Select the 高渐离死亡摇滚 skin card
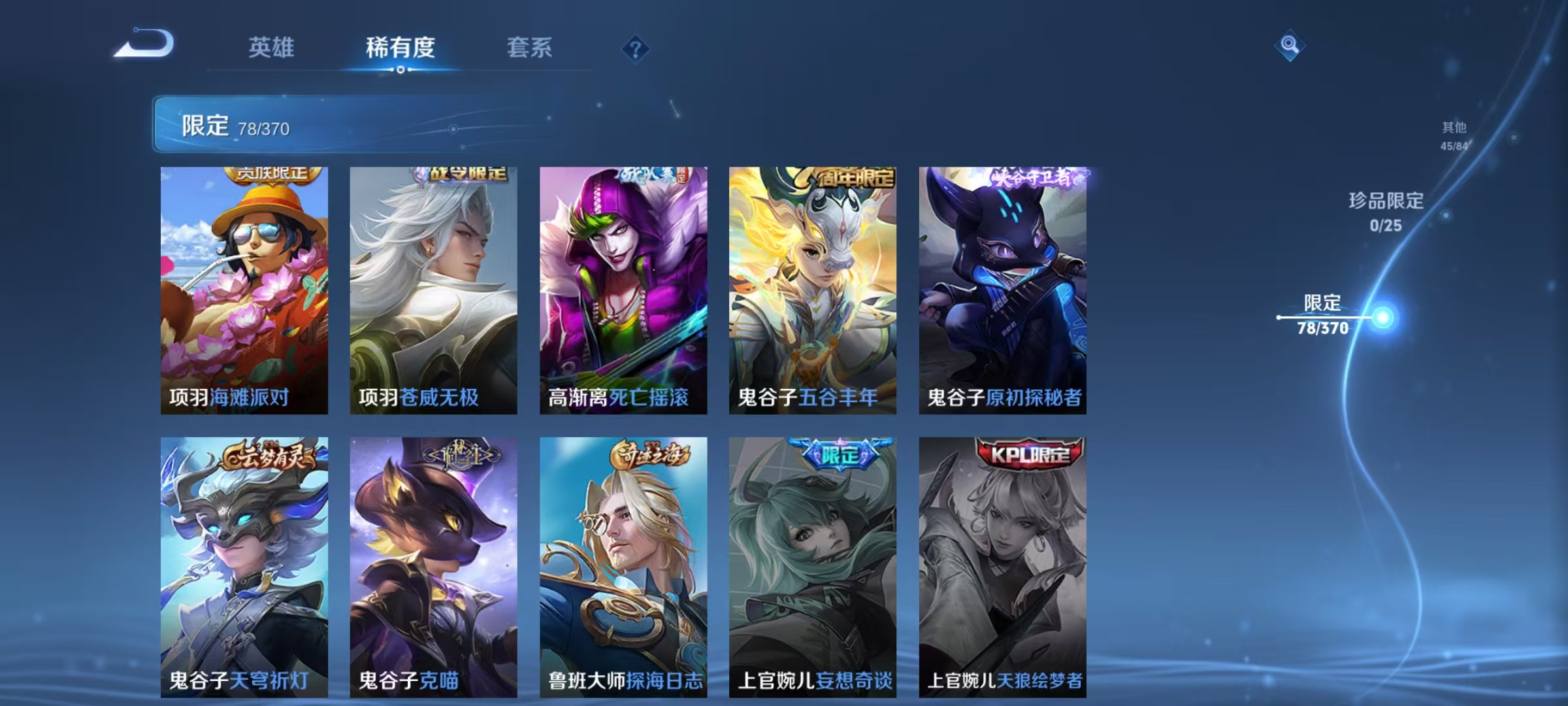 tap(624, 288)
